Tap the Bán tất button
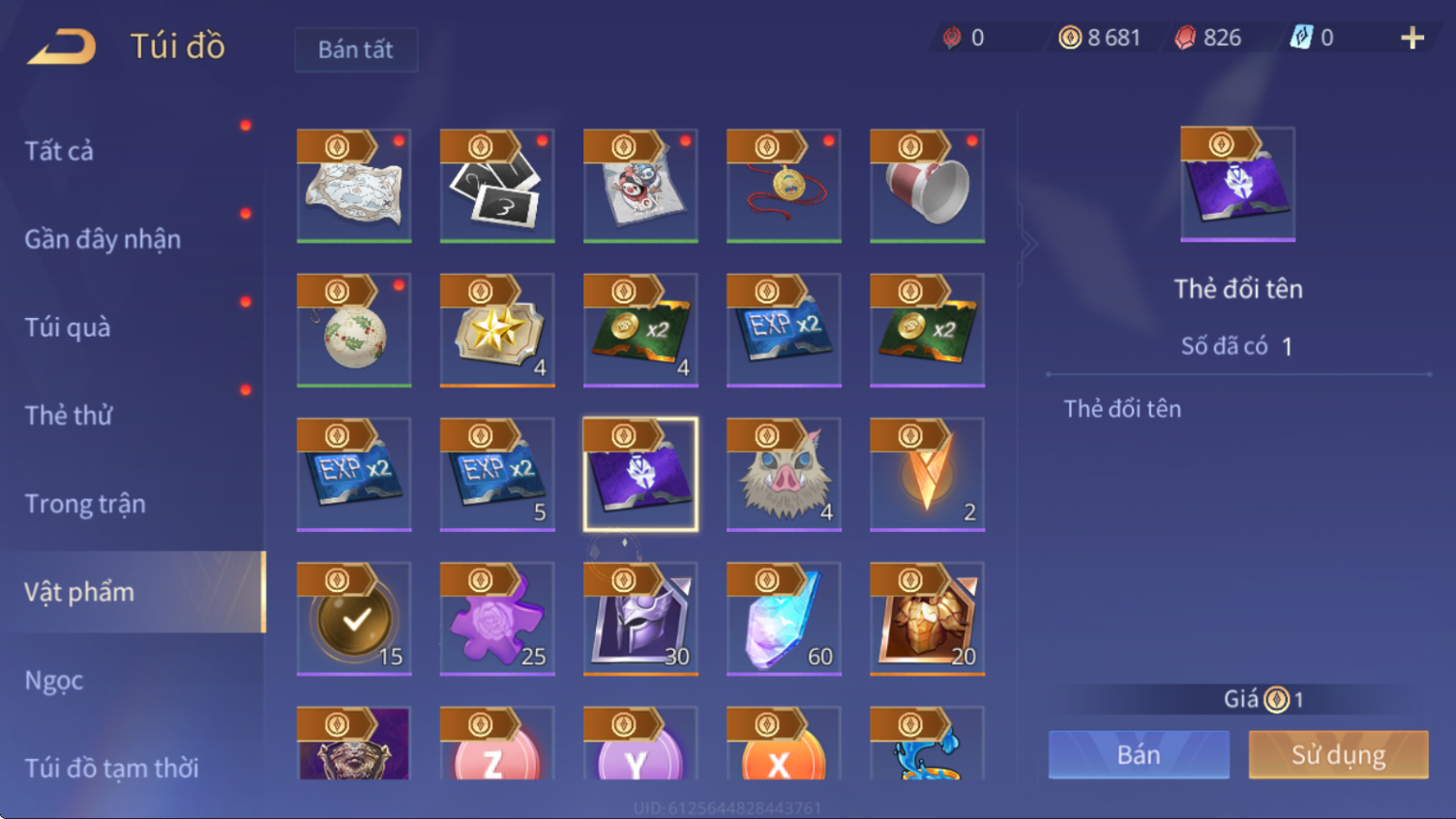1456x819 pixels. (x=356, y=49)
